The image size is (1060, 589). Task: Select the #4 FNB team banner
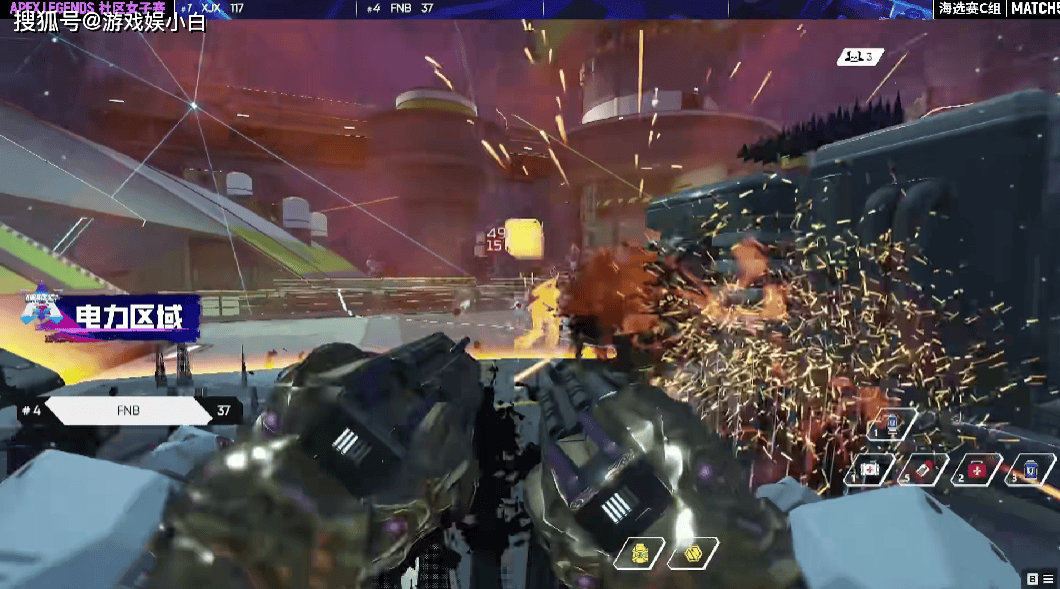[128, 410]
